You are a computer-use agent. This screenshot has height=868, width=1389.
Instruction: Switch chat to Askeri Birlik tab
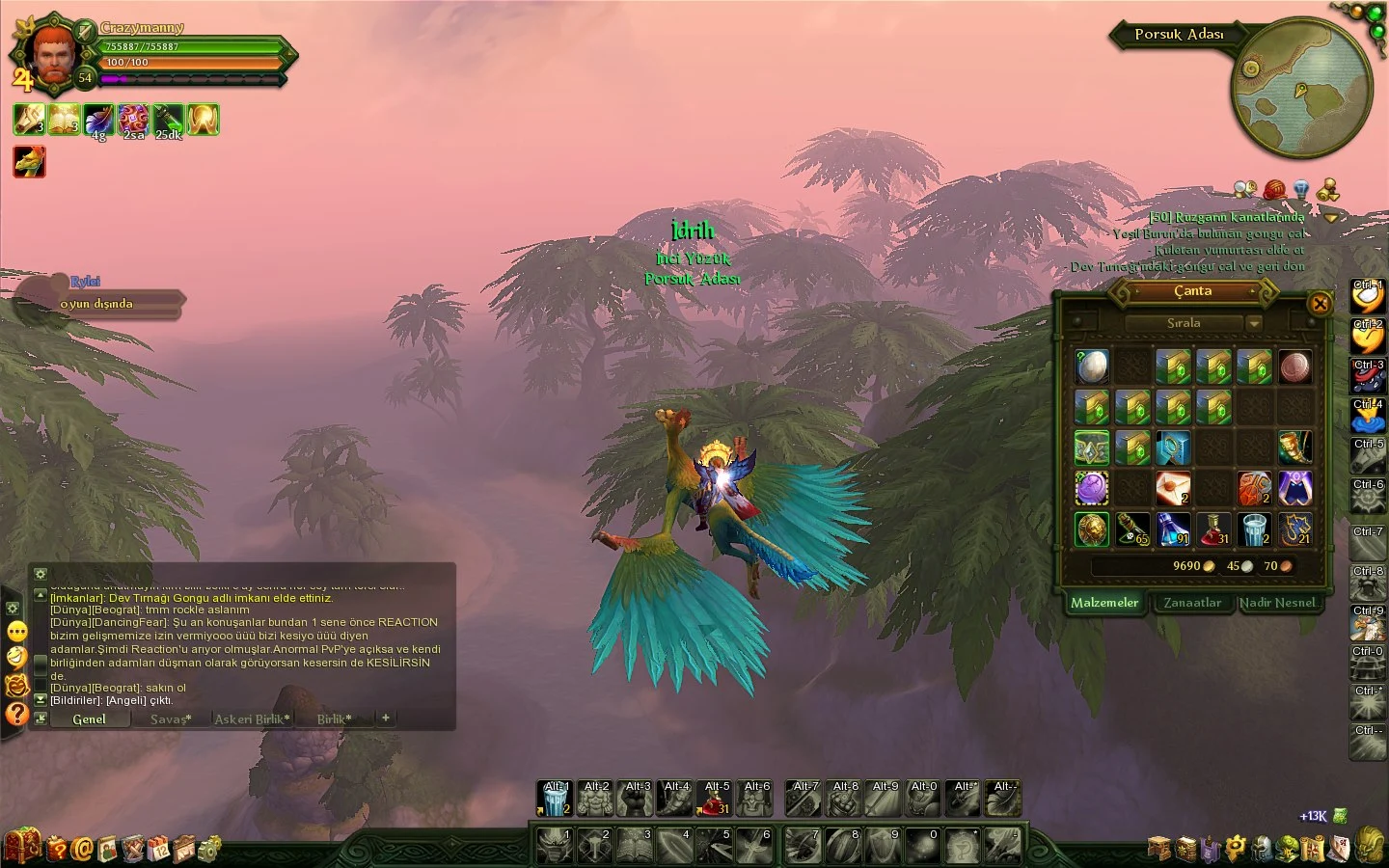(x=252, y=719)
